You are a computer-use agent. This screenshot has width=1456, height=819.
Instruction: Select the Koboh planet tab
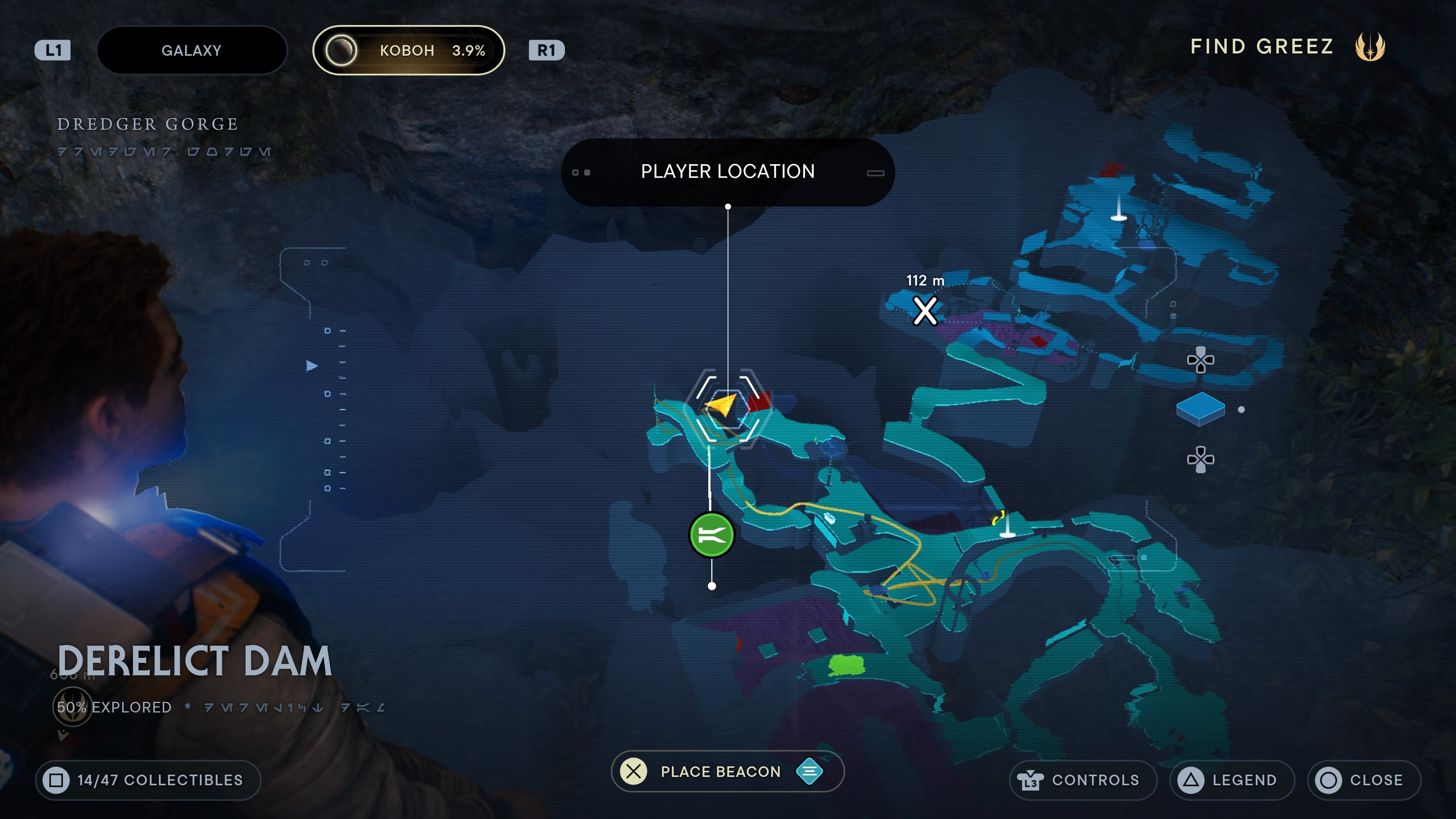tap(408, 50)
